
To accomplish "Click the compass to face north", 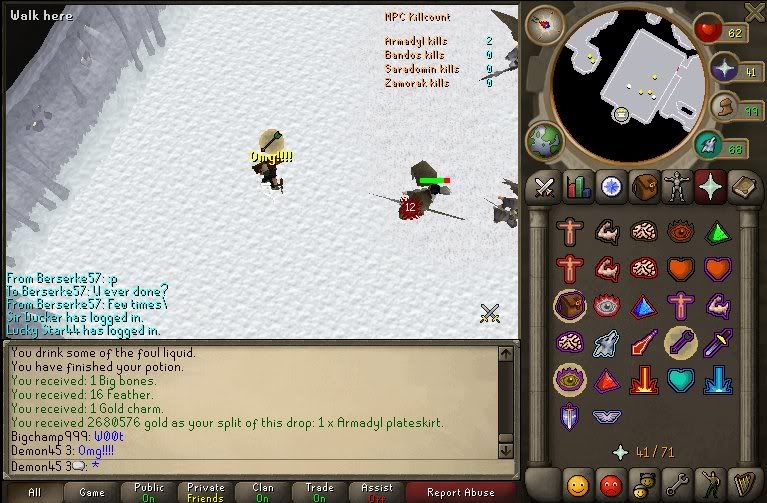I will (x=545, y=22).
